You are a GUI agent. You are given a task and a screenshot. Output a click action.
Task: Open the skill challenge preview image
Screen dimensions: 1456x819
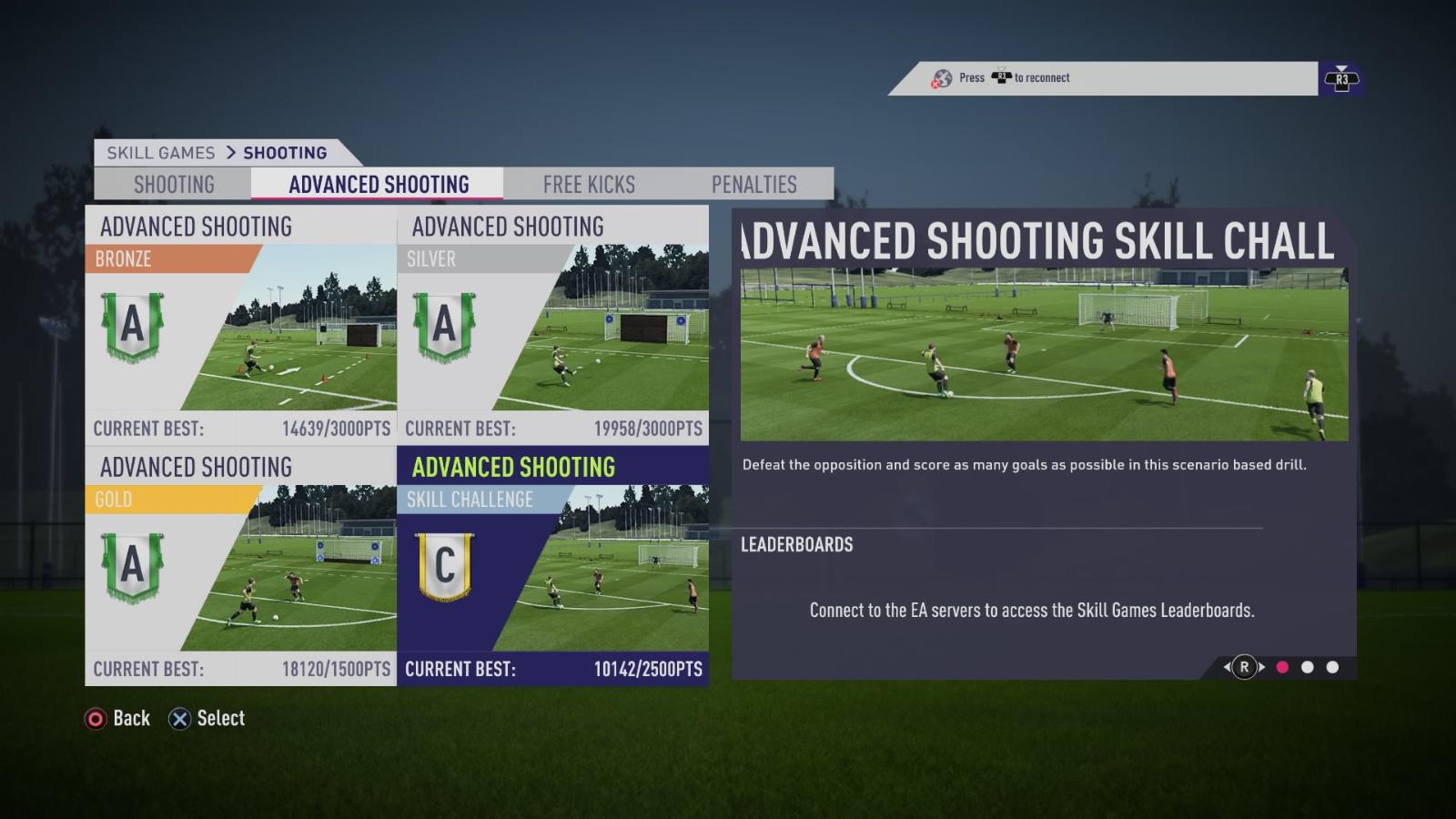point(1044,354)
